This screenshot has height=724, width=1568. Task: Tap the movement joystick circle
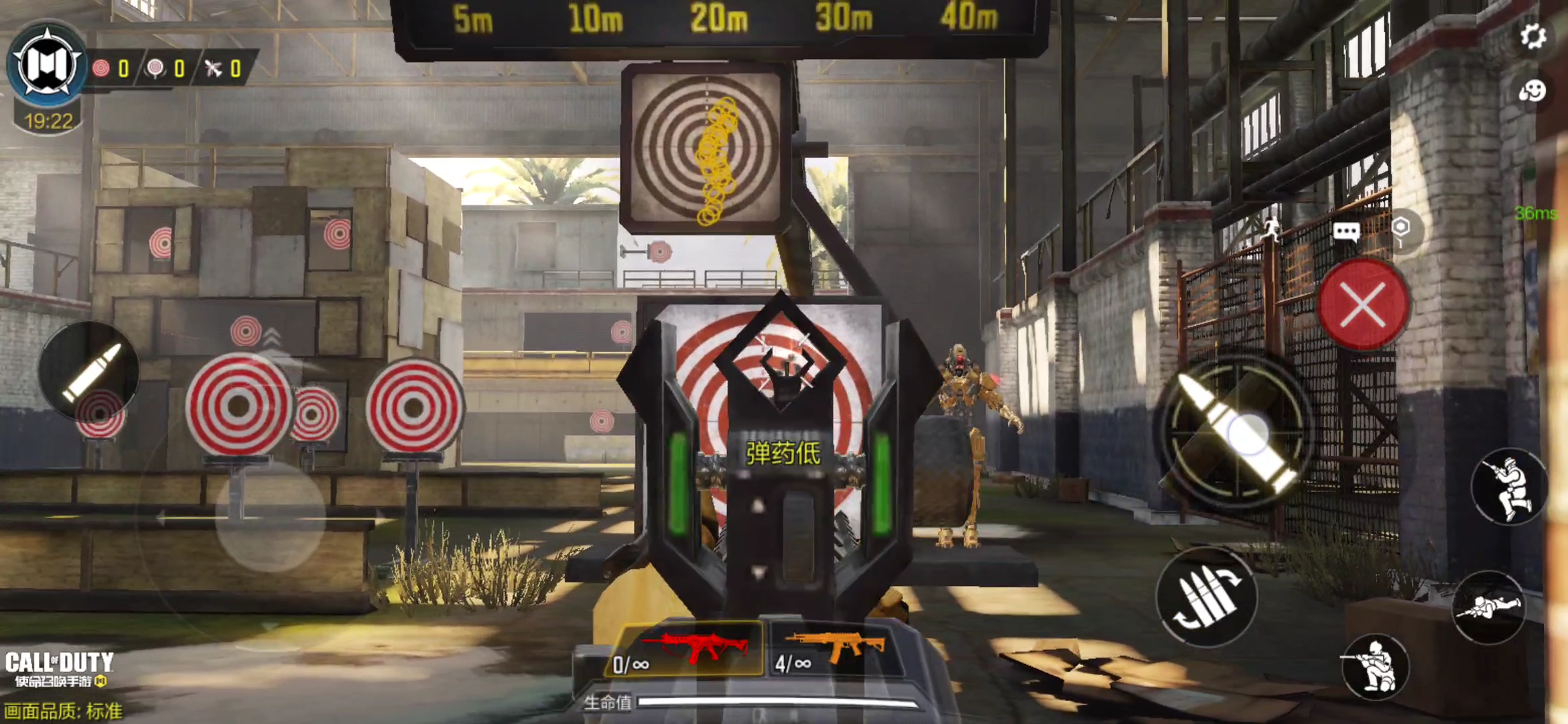(270, 516)
